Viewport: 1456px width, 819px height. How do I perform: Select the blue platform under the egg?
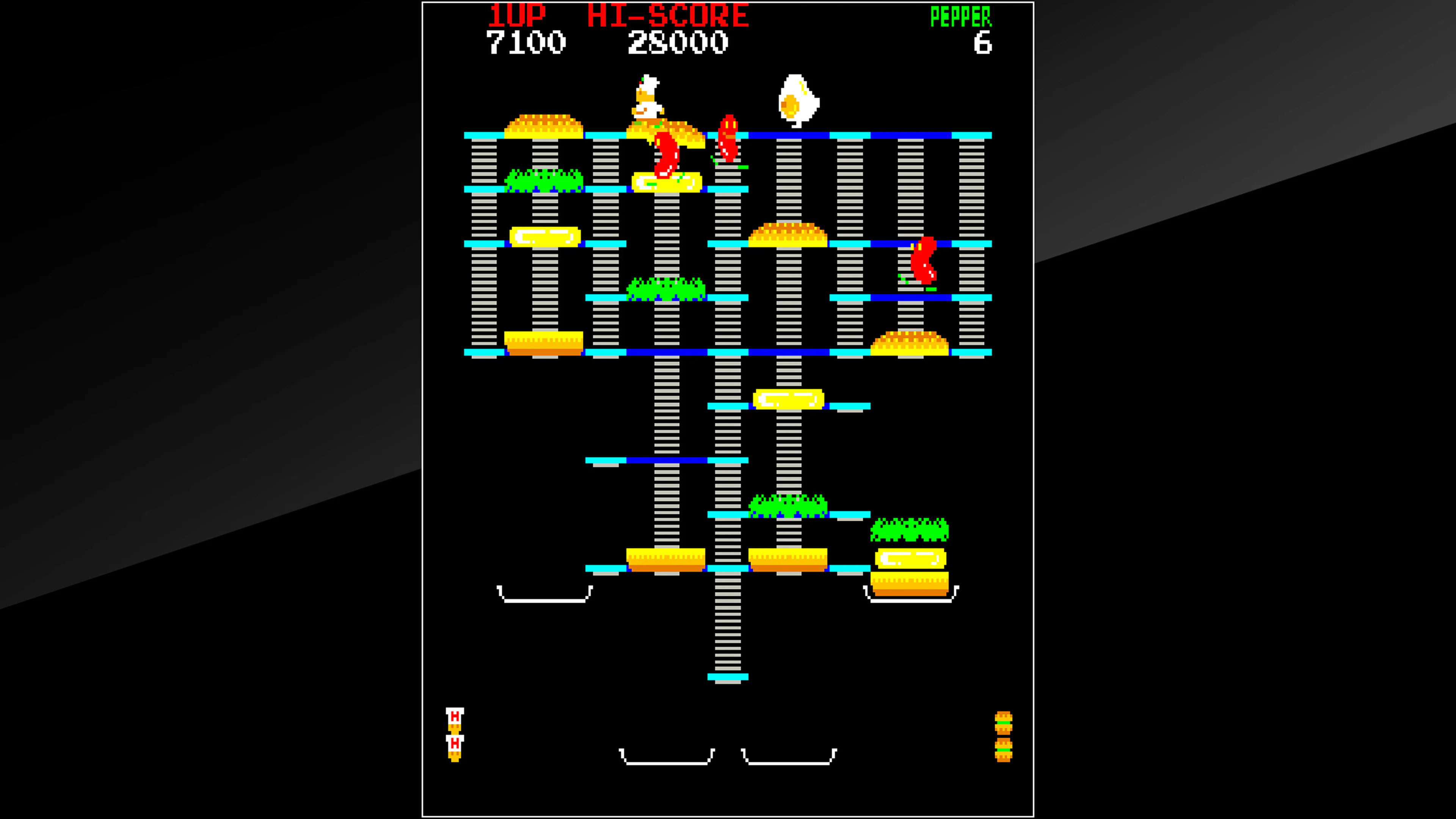click(799, 135)
